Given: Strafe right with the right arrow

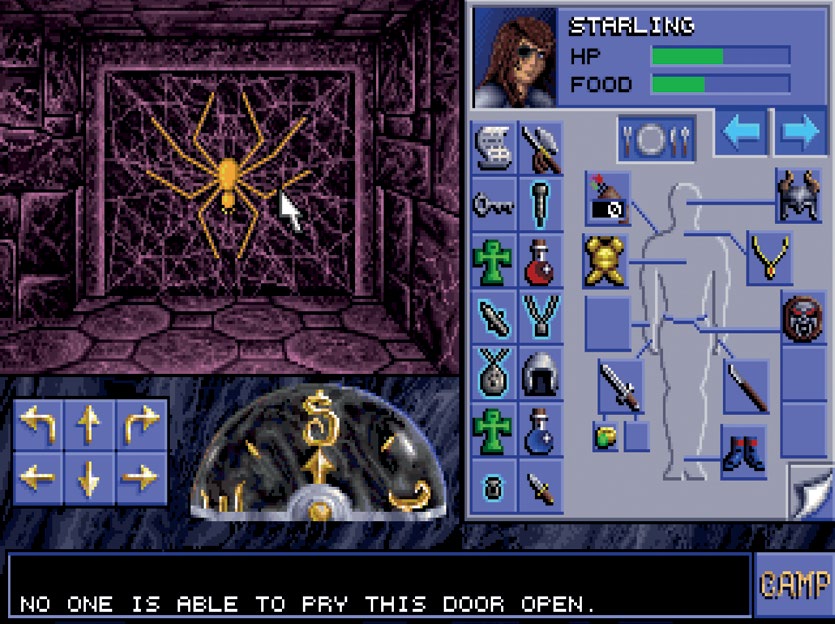Looking at the screenshot, I should tap(140, 477).
